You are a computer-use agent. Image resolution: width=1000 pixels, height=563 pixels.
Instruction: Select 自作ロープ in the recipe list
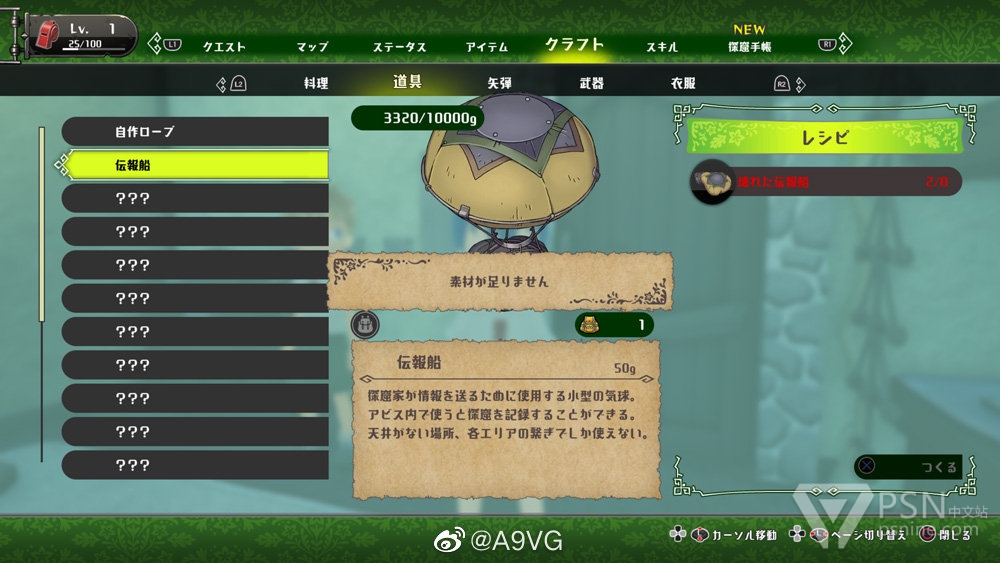point(195,132)
